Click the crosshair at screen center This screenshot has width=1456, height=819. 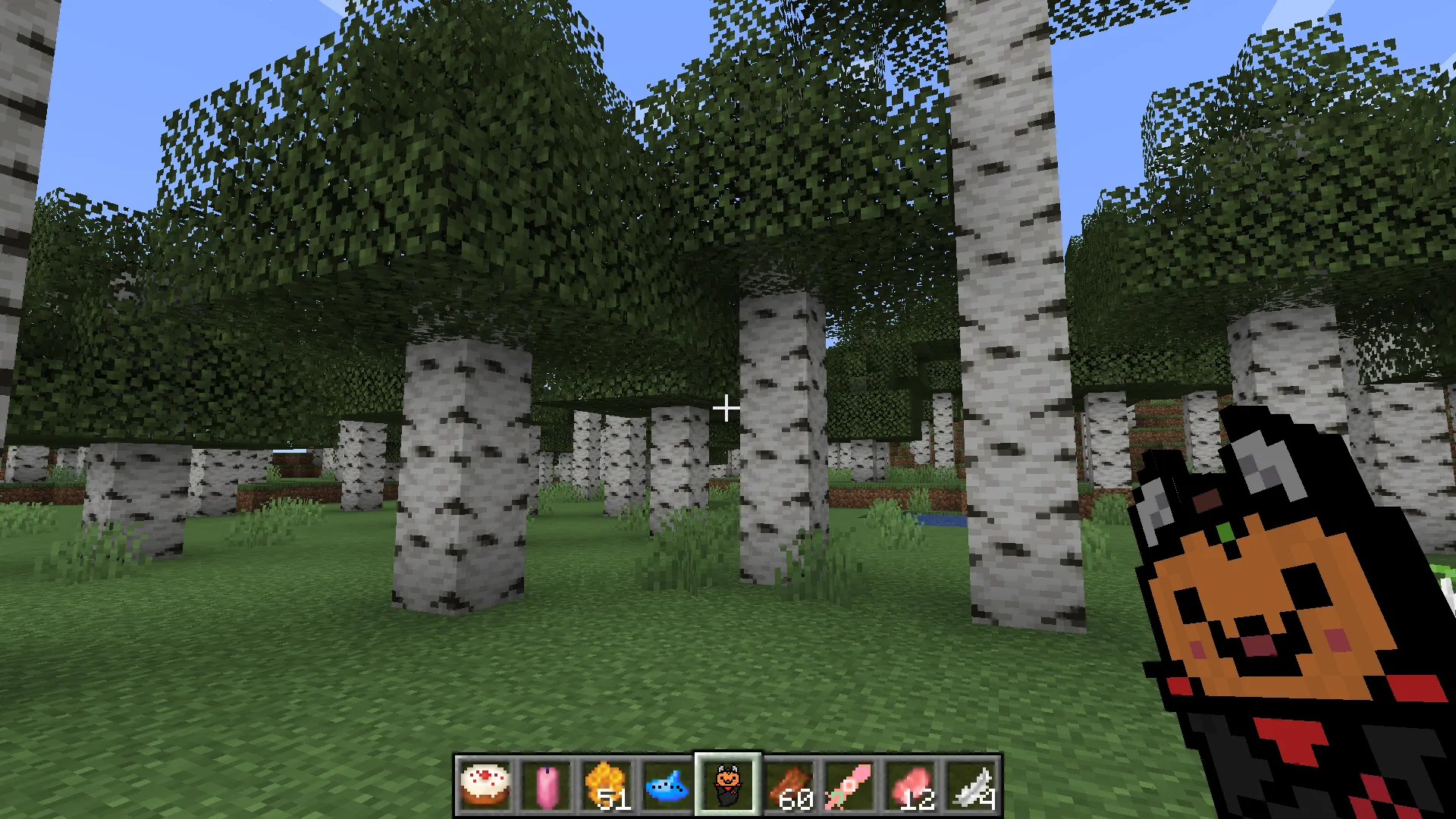point(726,408)
